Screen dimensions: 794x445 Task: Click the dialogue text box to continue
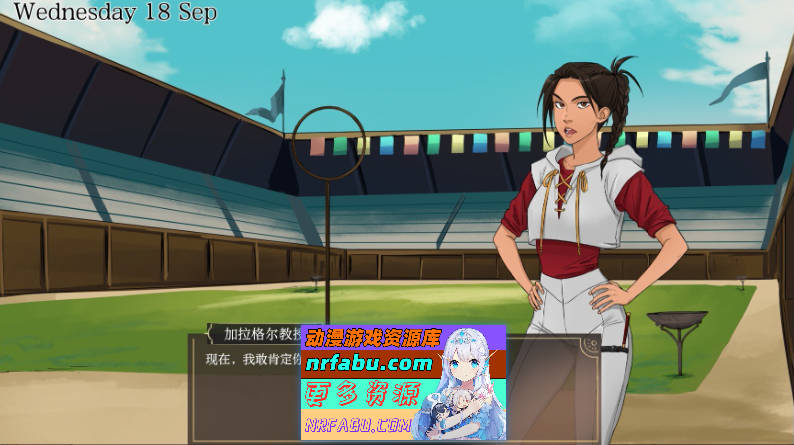click(245, 395)
